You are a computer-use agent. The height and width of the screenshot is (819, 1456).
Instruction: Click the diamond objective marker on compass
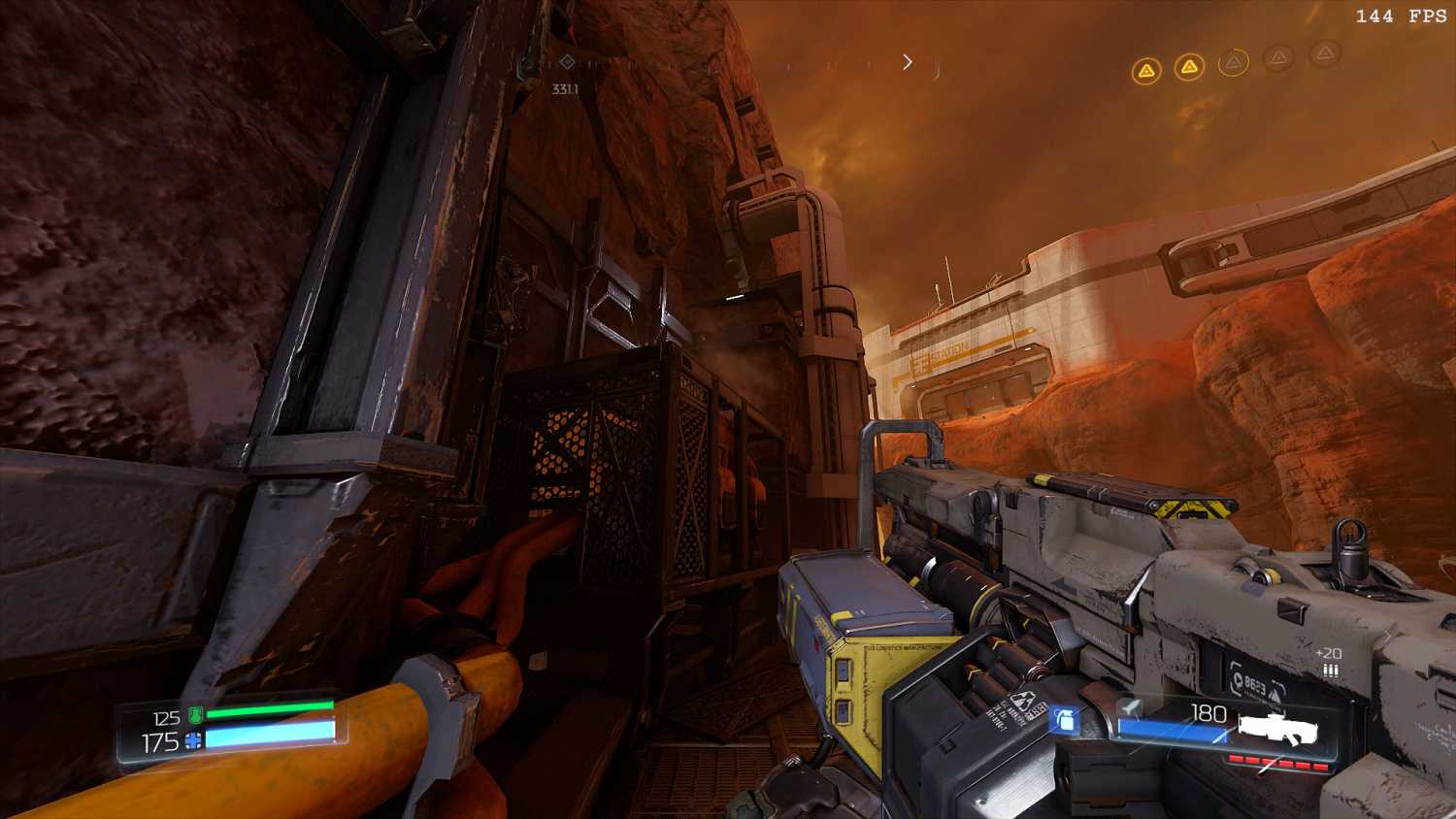(x=568, y=62)
